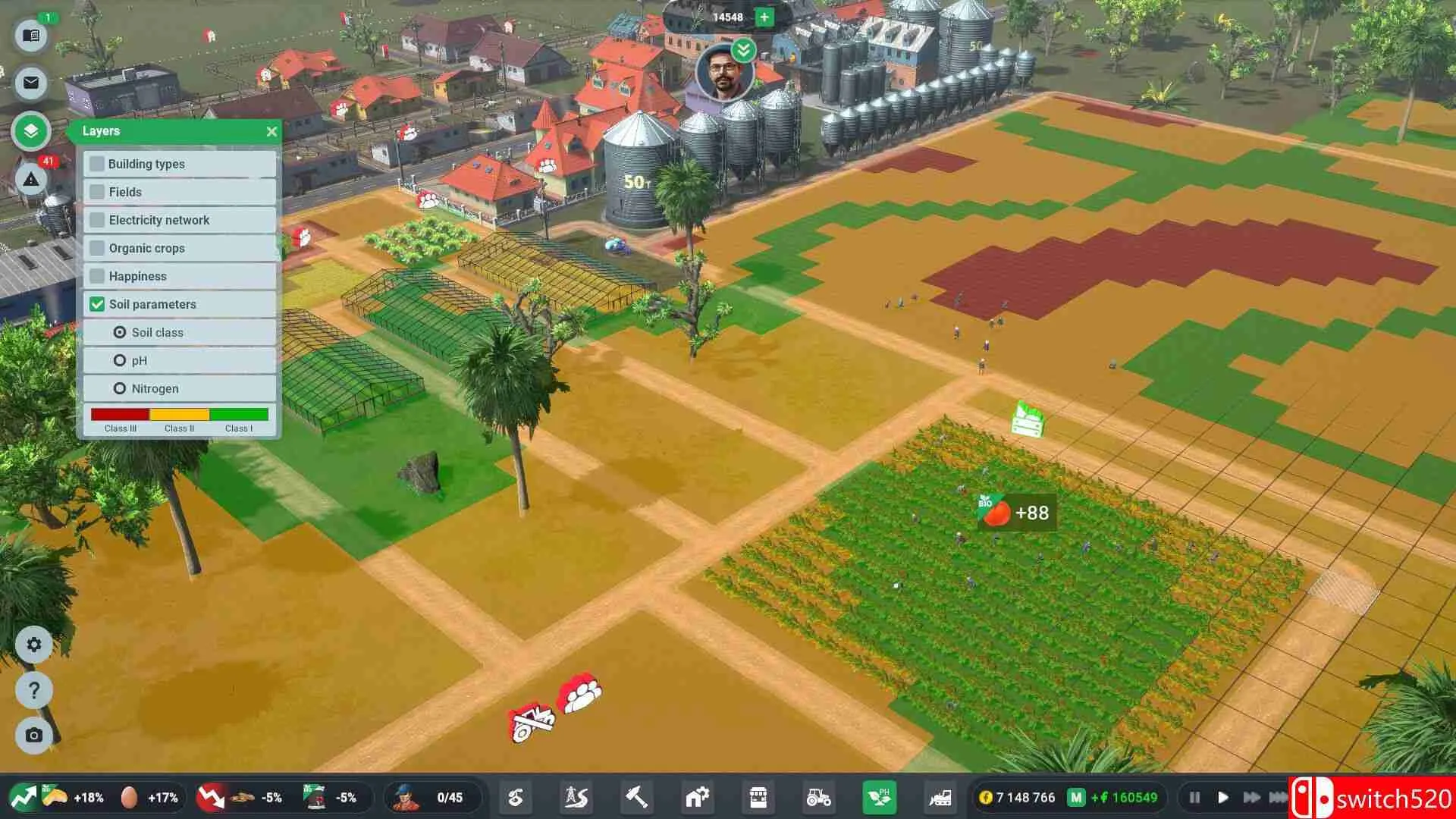Select the bulldozer demolish tool
Screen dimensions: 1456x819
[x=939, y=797]
